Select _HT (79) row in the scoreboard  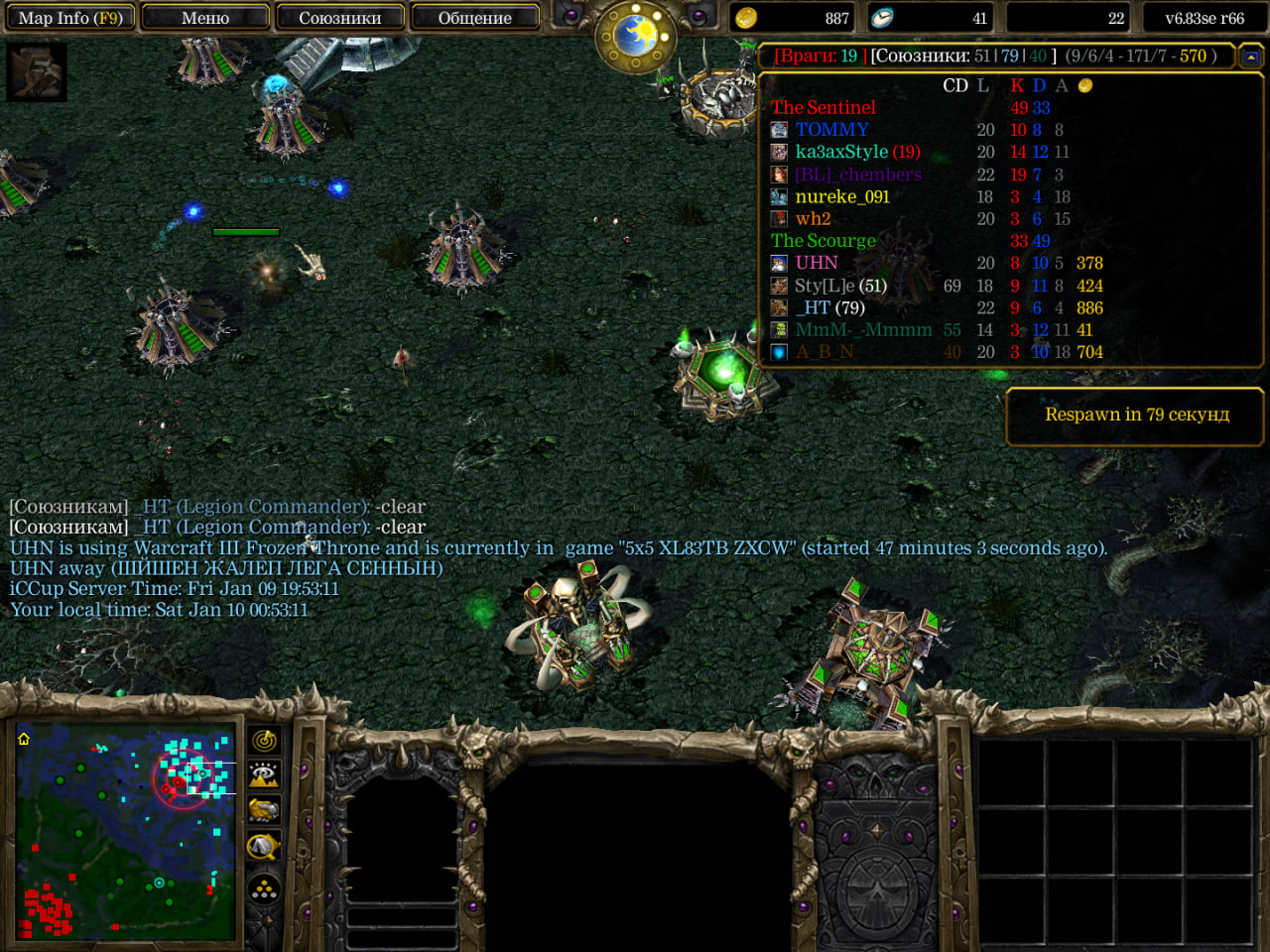click(829, 307)
